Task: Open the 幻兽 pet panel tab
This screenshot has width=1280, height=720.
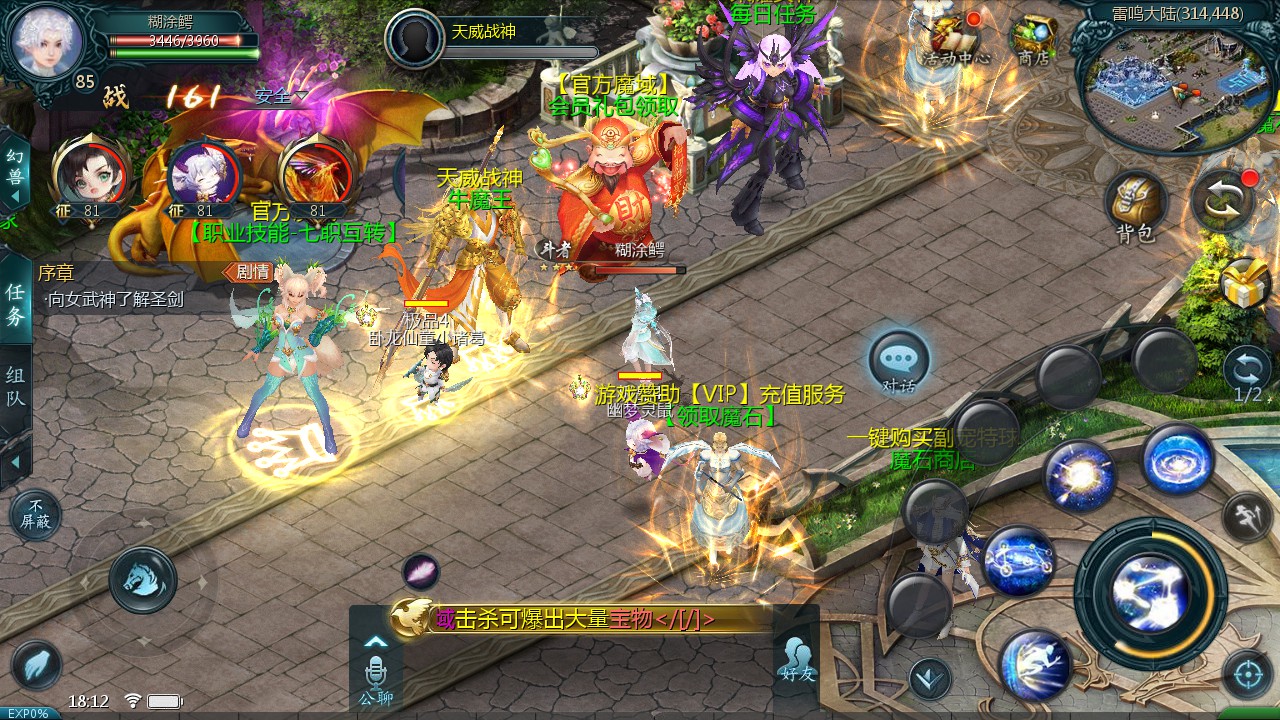Action: coord(13,170)
